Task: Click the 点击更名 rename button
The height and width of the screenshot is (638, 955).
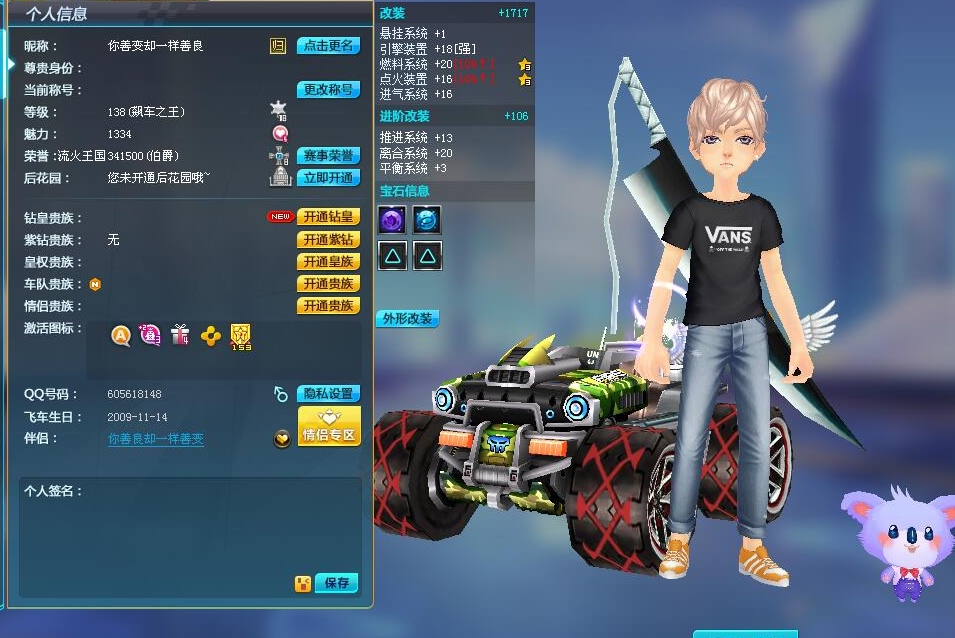Action: [328, 46]
